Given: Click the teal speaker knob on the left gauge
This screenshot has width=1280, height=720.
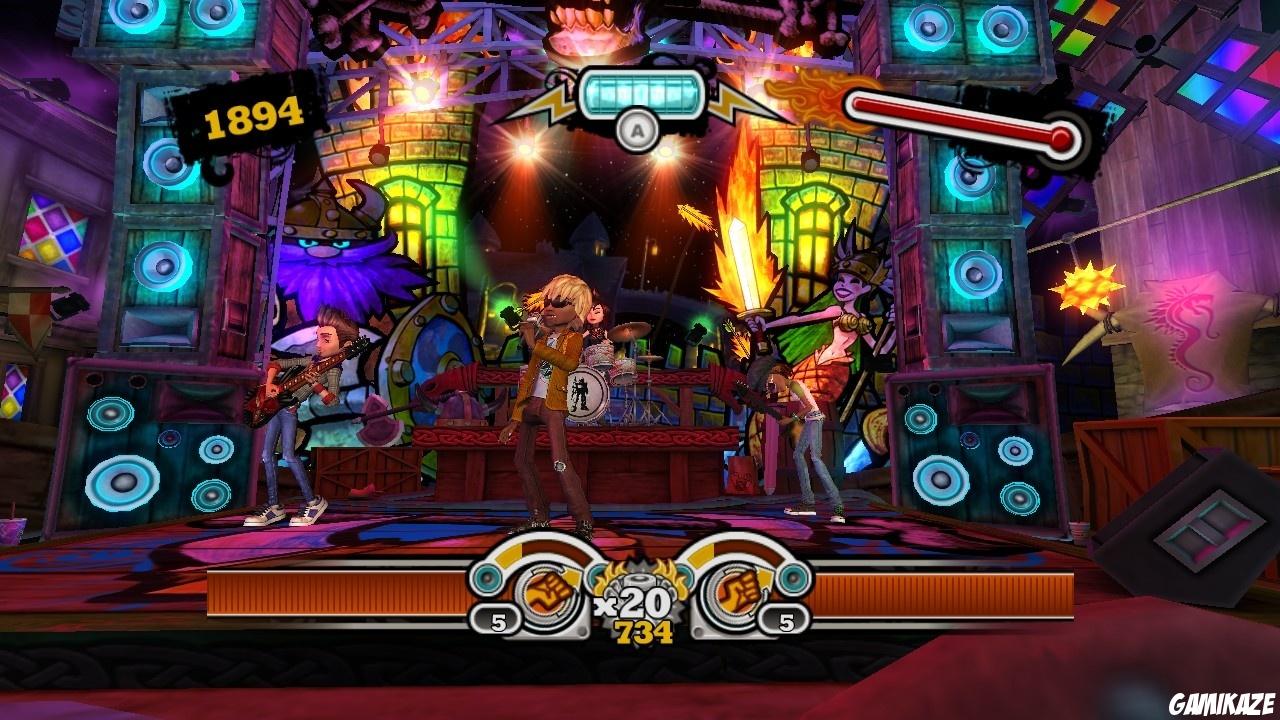Looking at the screenshot, I should tap(487, 578).
